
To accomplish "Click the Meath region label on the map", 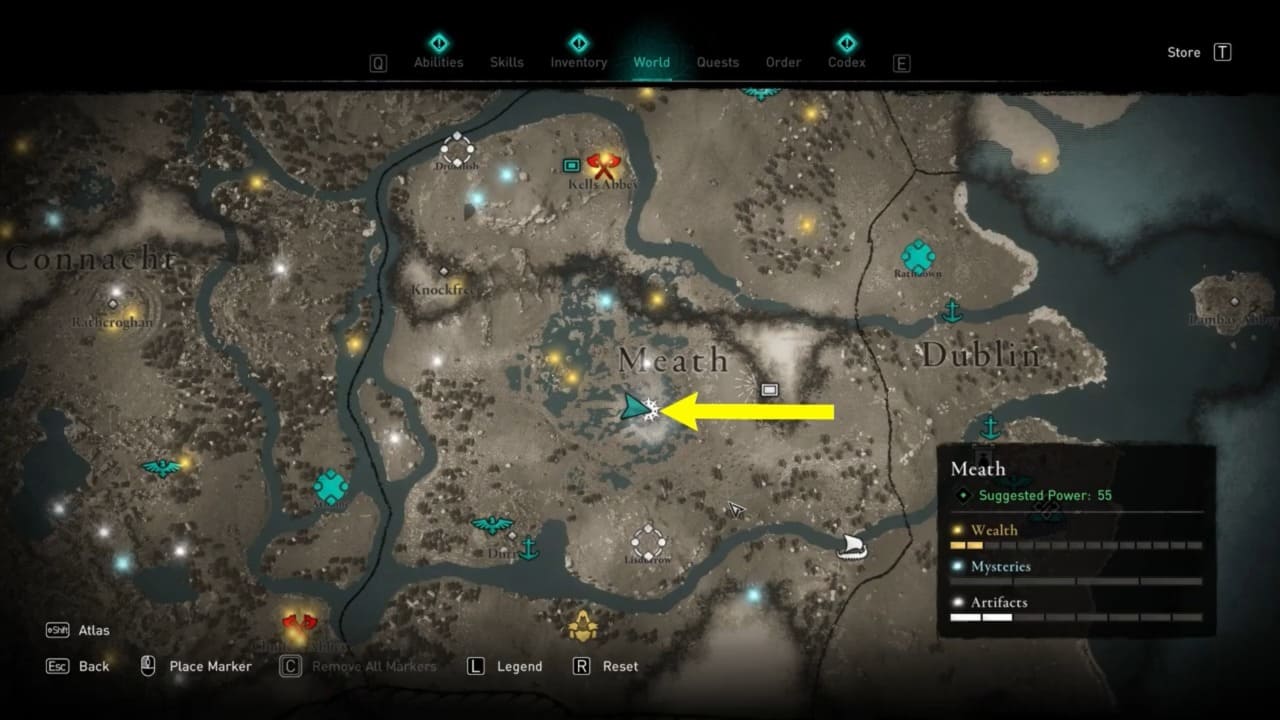I will point(672,360).
